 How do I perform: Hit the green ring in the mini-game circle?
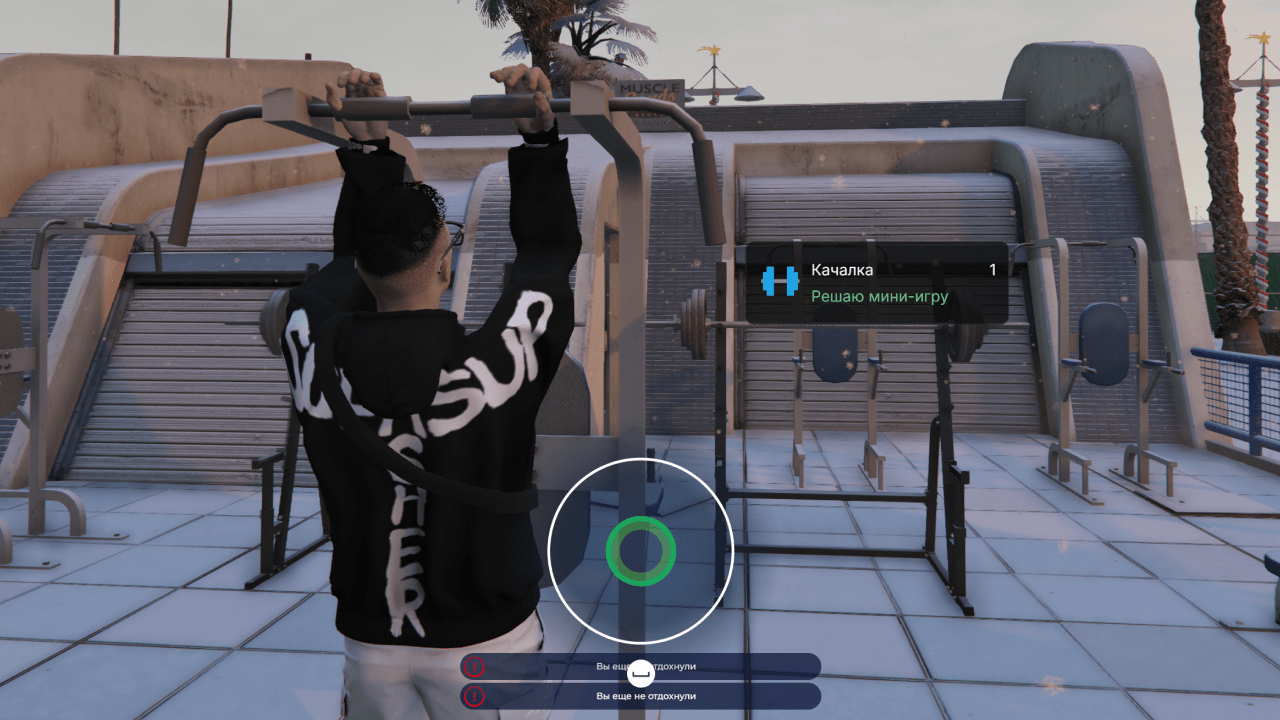pyautogui.click(x=640, y=550)
